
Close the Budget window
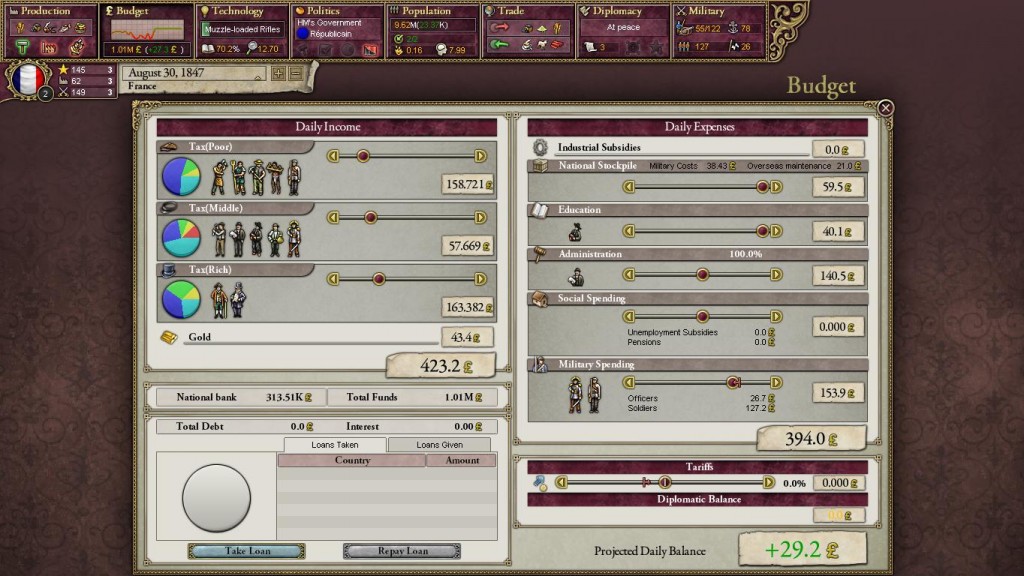(x=885, y=108)
